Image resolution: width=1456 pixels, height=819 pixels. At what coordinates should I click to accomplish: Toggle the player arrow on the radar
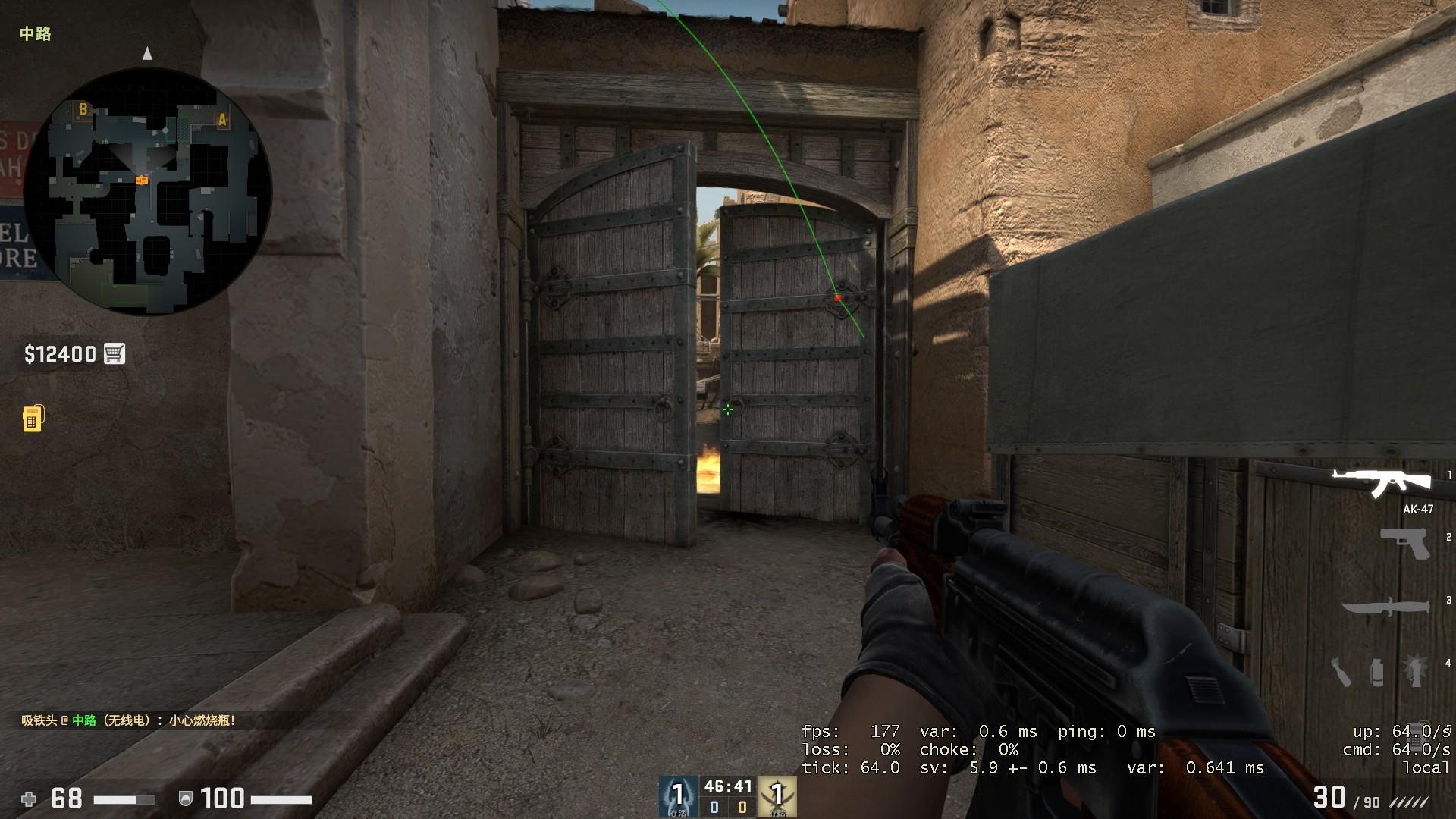(x=147, y=54)
